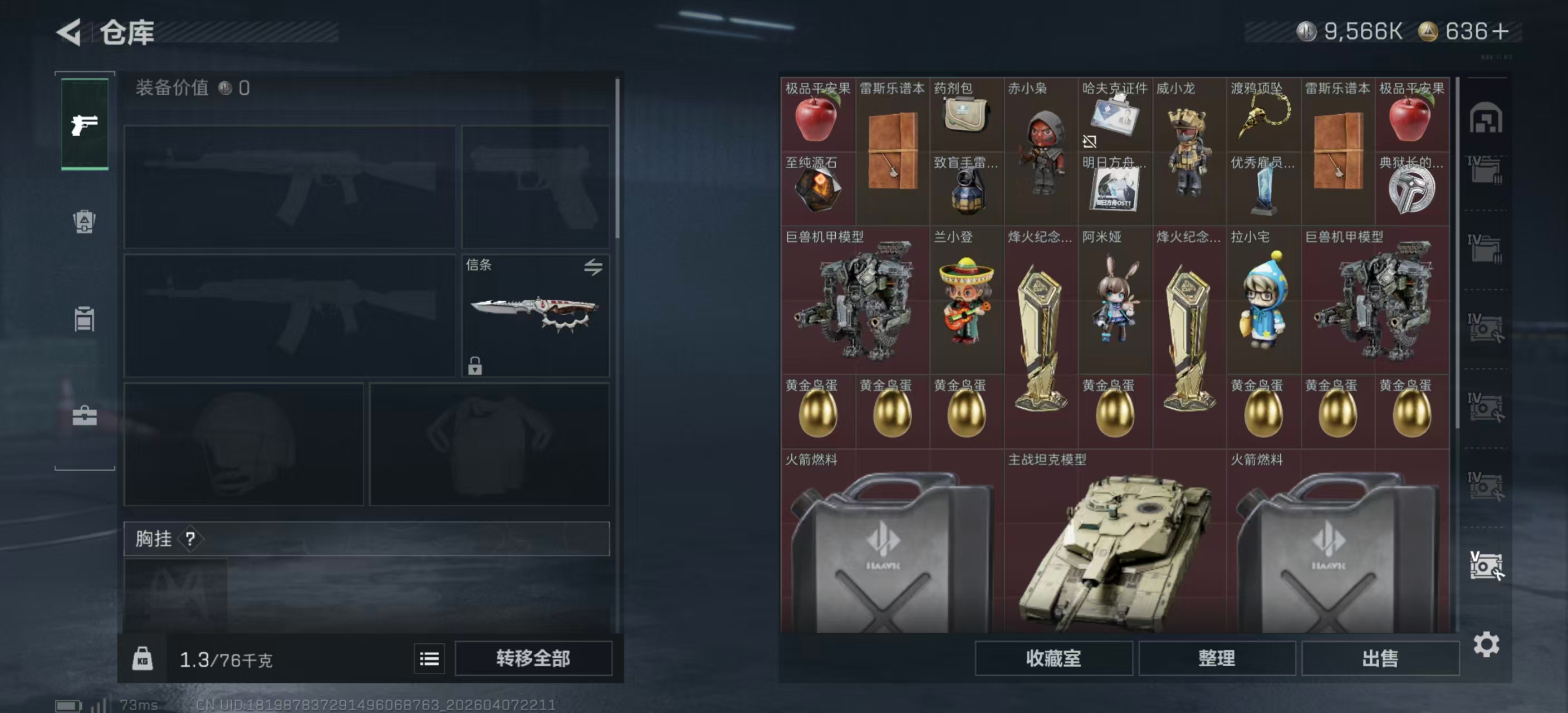Open the vest equipment slot tab
This screenshot has height=713, width=1568.
point(84,320)
